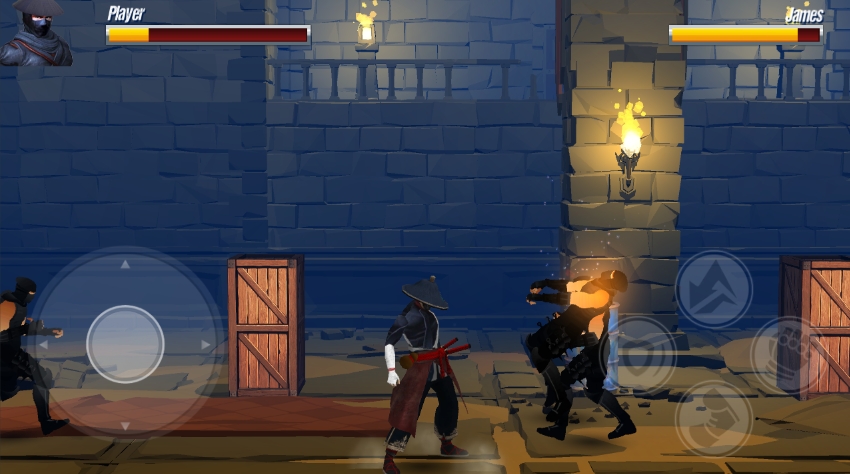Tap the joystick's down arrow
The height and width of the screenshot is (474, 850).
click(125, 425)
